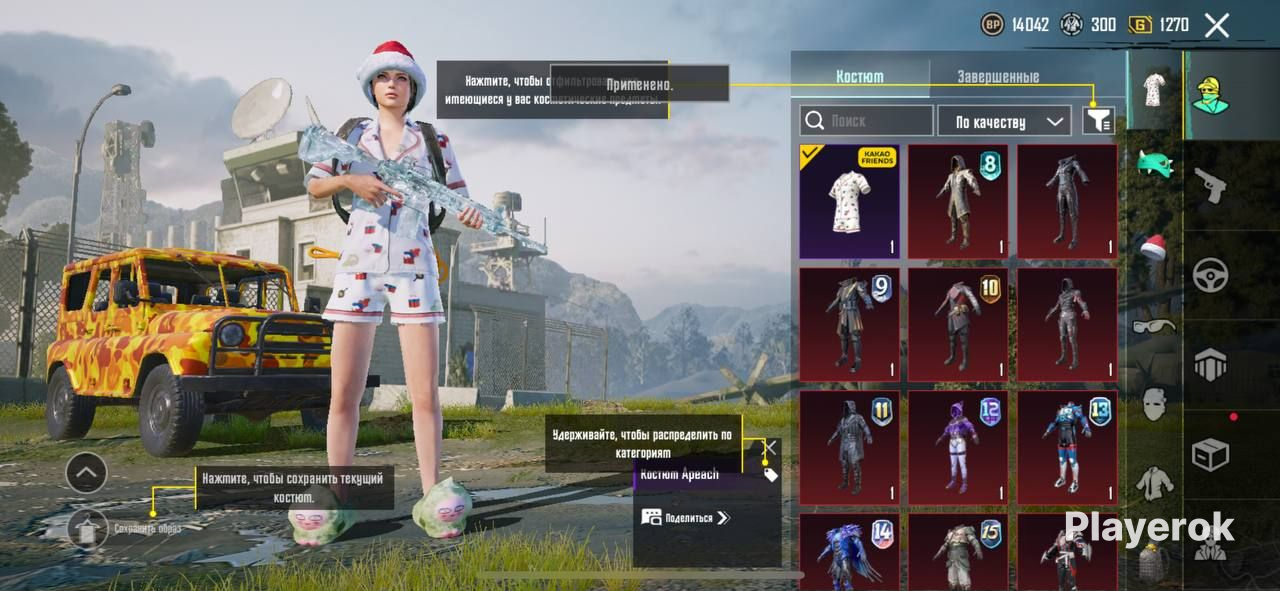Click the round up-arrow button
Image resolution: width=1280 pixels, height=591 pixels.
pyautogui.click(x=86, y=472)
